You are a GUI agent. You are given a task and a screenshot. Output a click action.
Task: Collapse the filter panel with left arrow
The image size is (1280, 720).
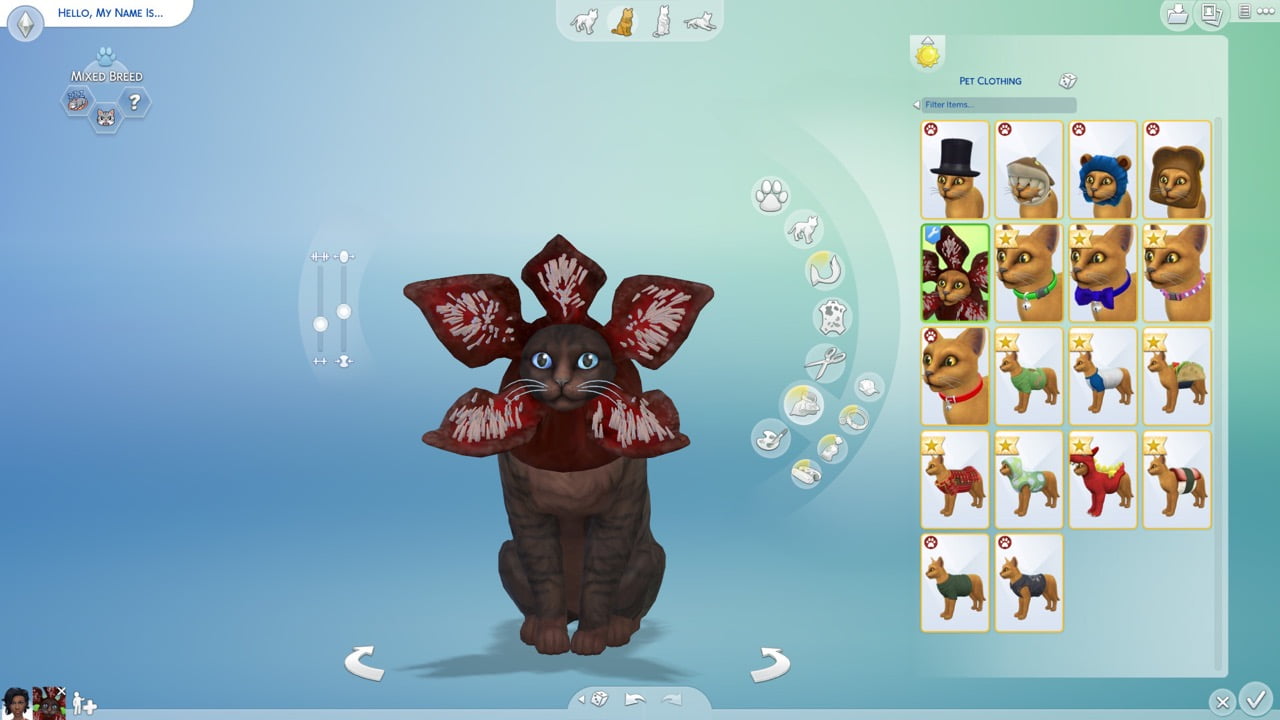click(x=915, y=105)
